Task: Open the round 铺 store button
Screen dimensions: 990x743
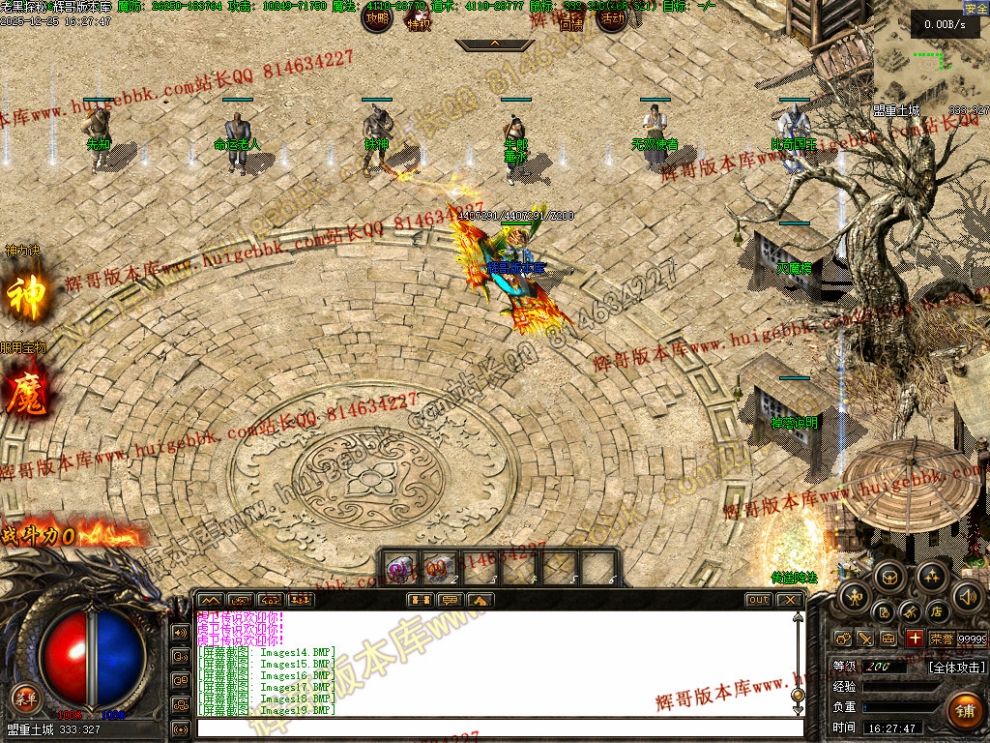Action: 965,709
